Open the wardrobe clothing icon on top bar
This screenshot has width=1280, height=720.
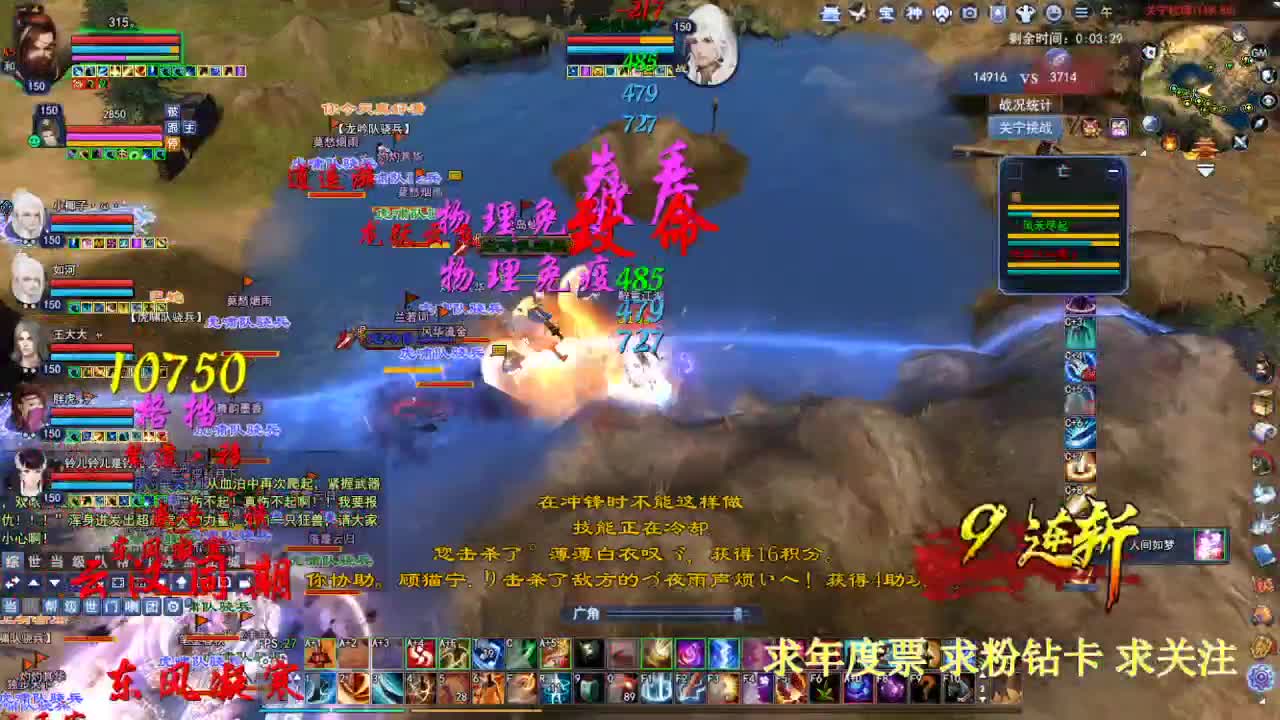click(1026, 14)
